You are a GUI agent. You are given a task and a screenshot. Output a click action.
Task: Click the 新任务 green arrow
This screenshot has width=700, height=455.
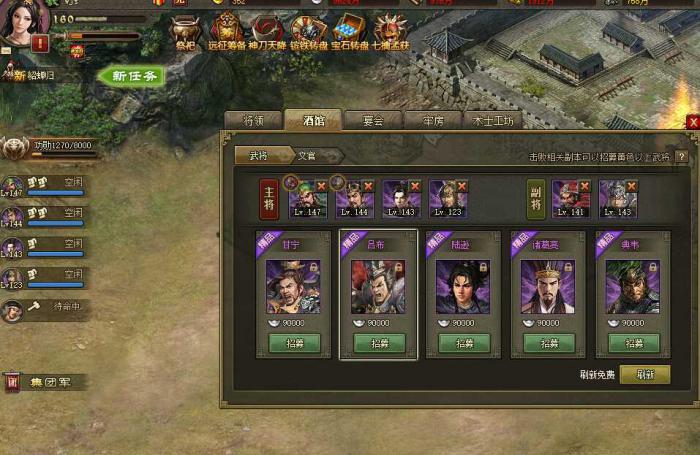132,76
